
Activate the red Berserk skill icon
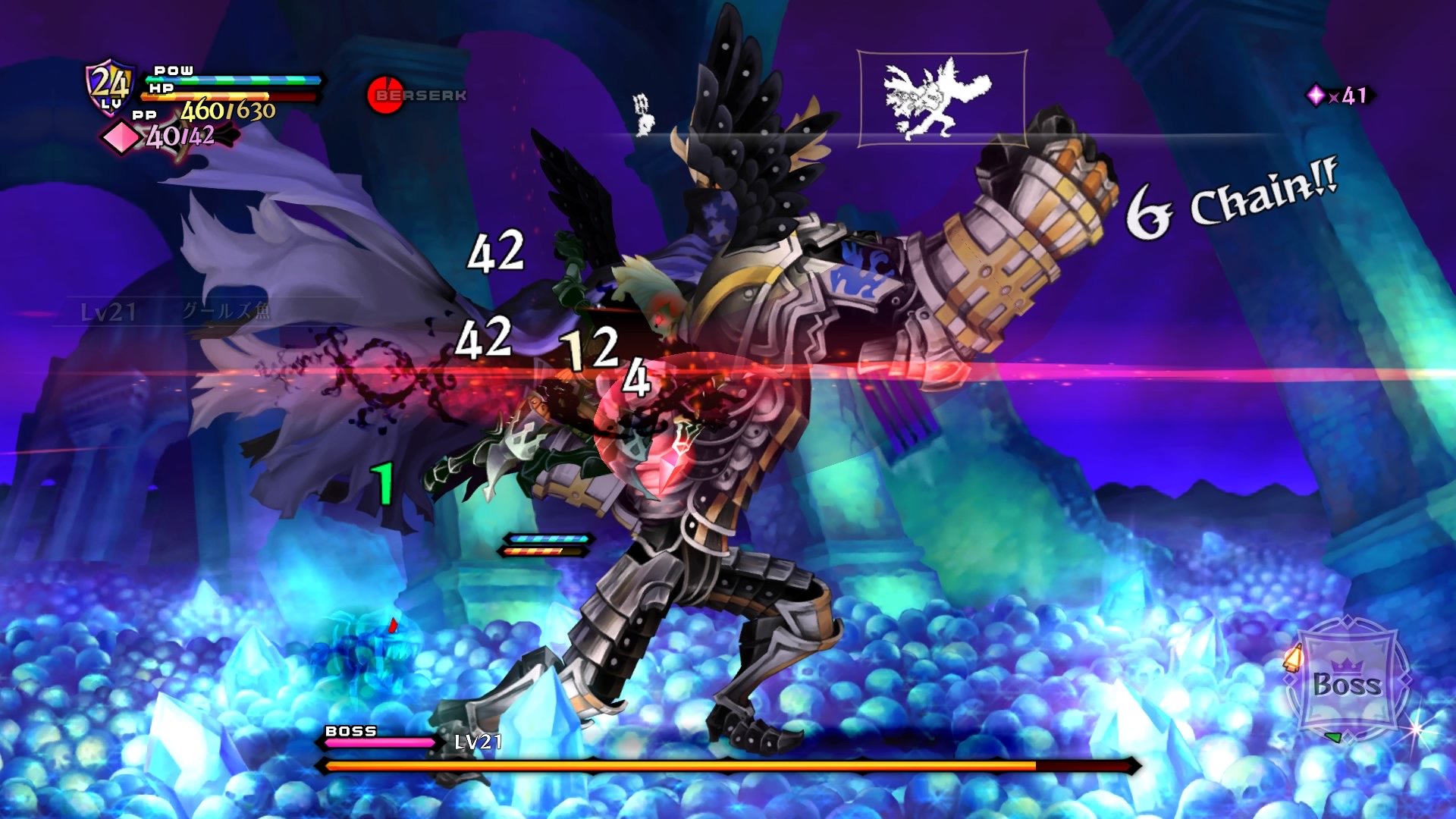[385, 96]
